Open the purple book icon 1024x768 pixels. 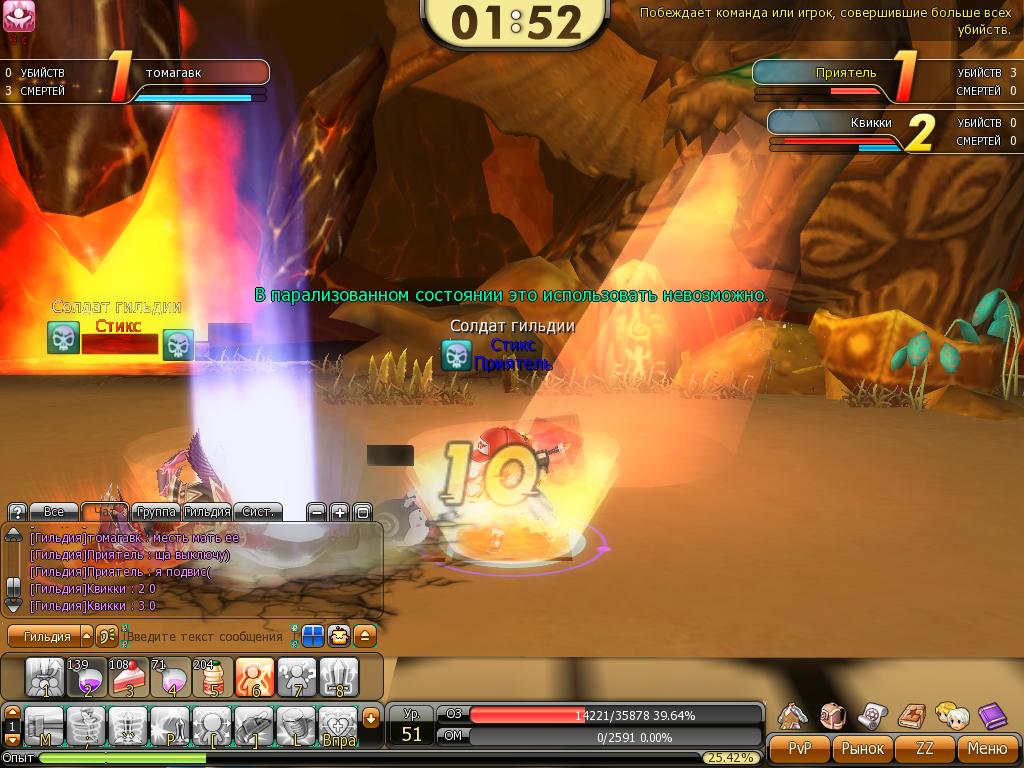click(991, 714)
